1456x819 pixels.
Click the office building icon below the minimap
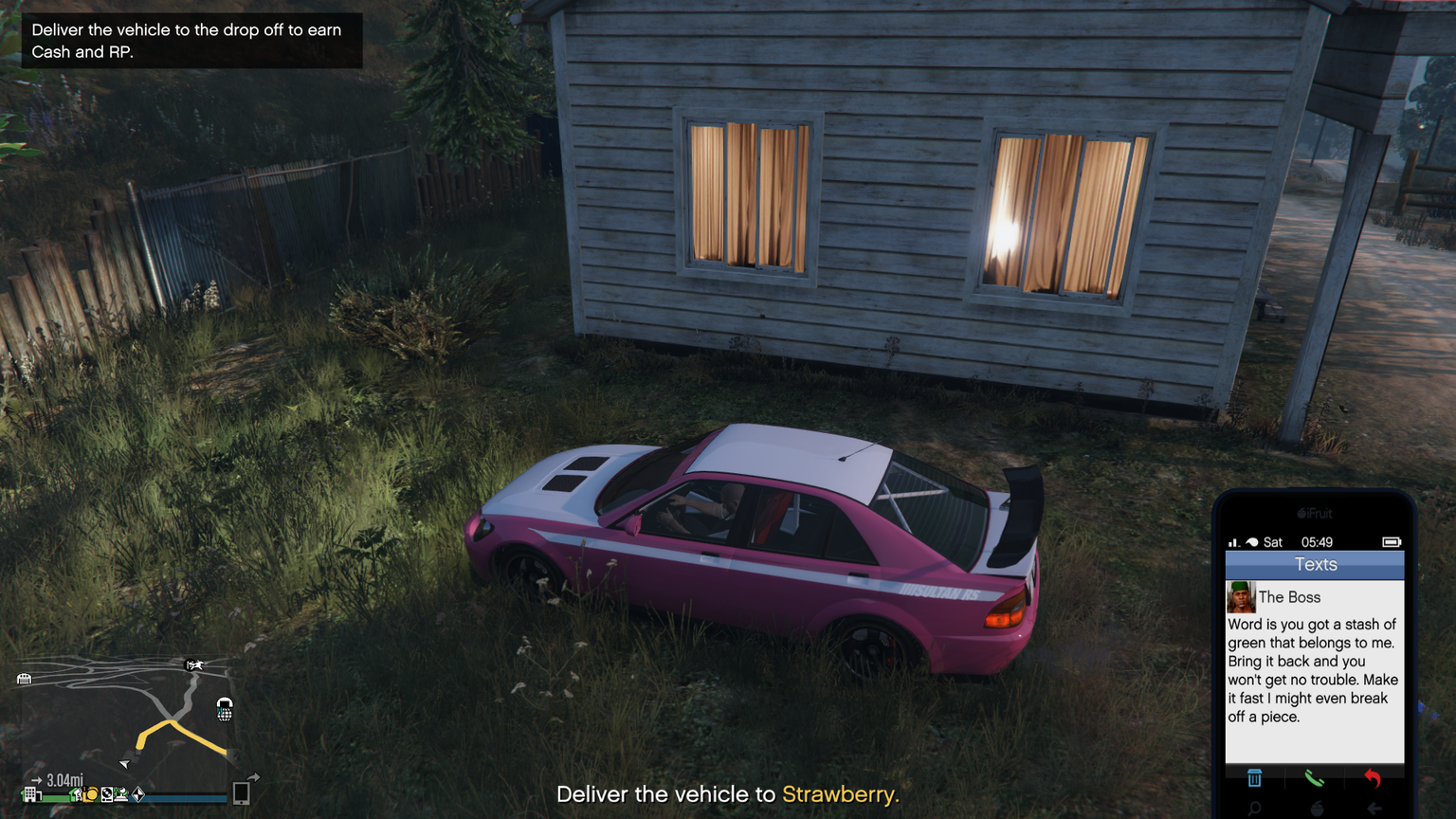(30, 794)
